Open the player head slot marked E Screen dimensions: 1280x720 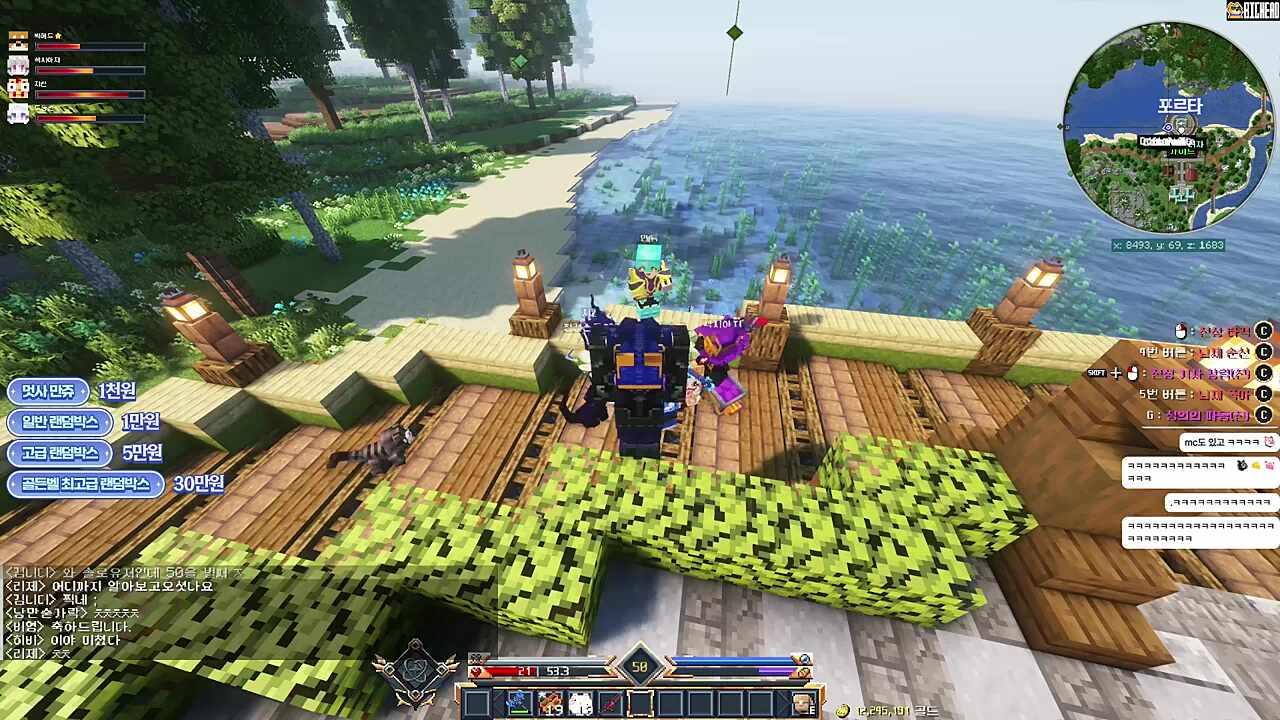pos(803,703)
